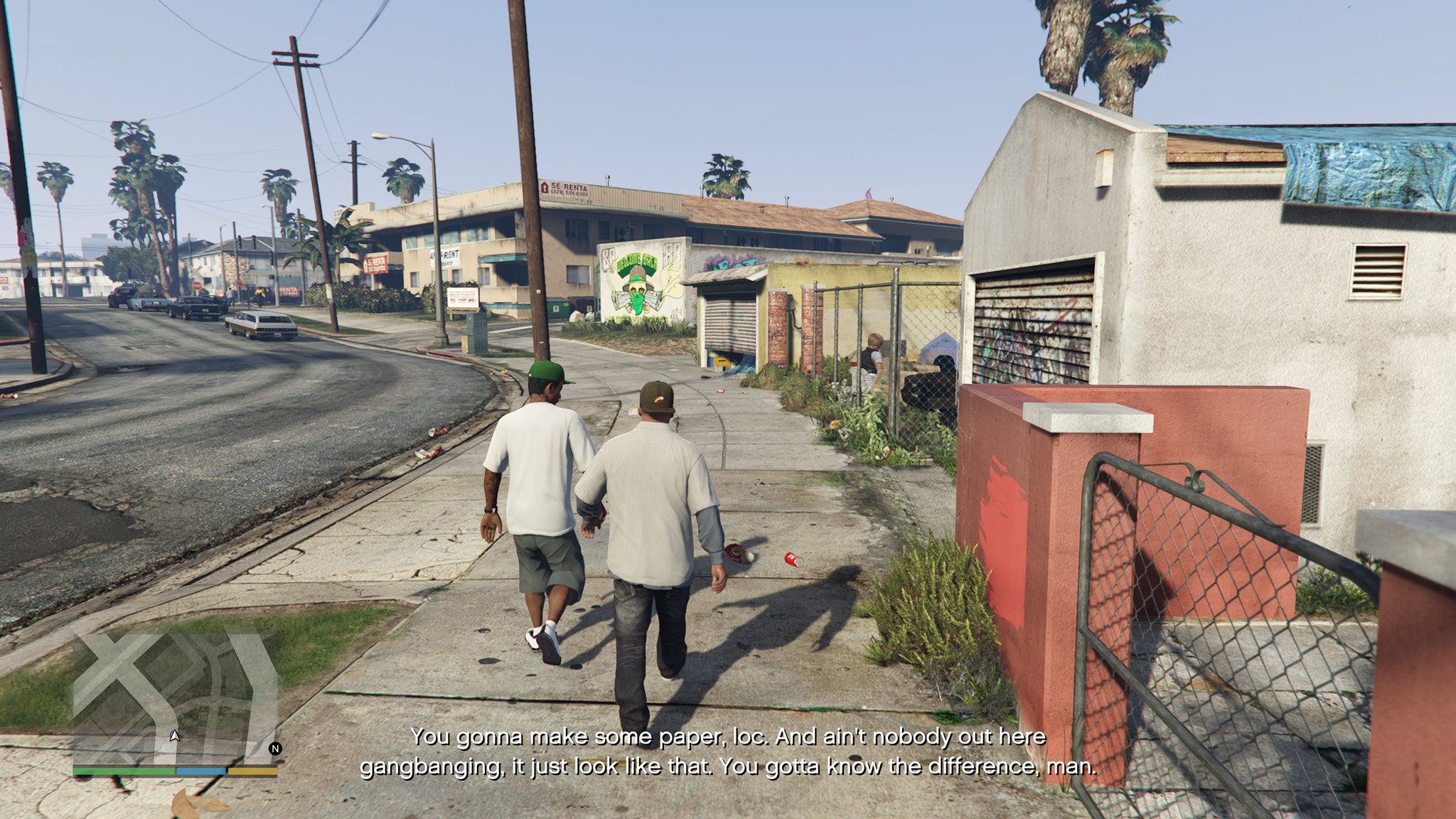Viewport: 1456px width, 819px height.
Task: Select the north compass marker on minimap
Action: tap(275, 748)
